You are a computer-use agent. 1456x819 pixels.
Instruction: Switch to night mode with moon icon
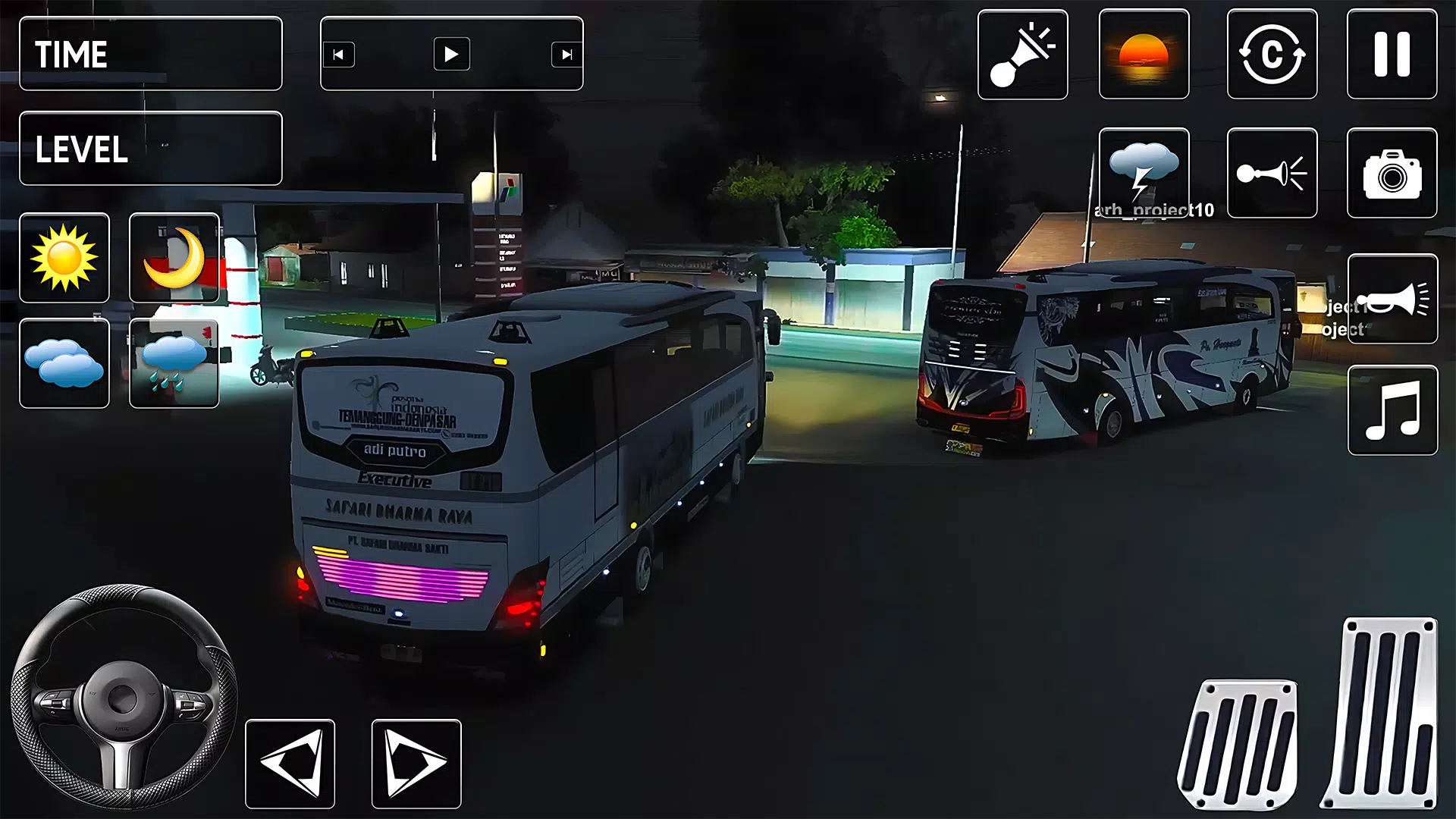pyautogui.click(x=174, y=256)
